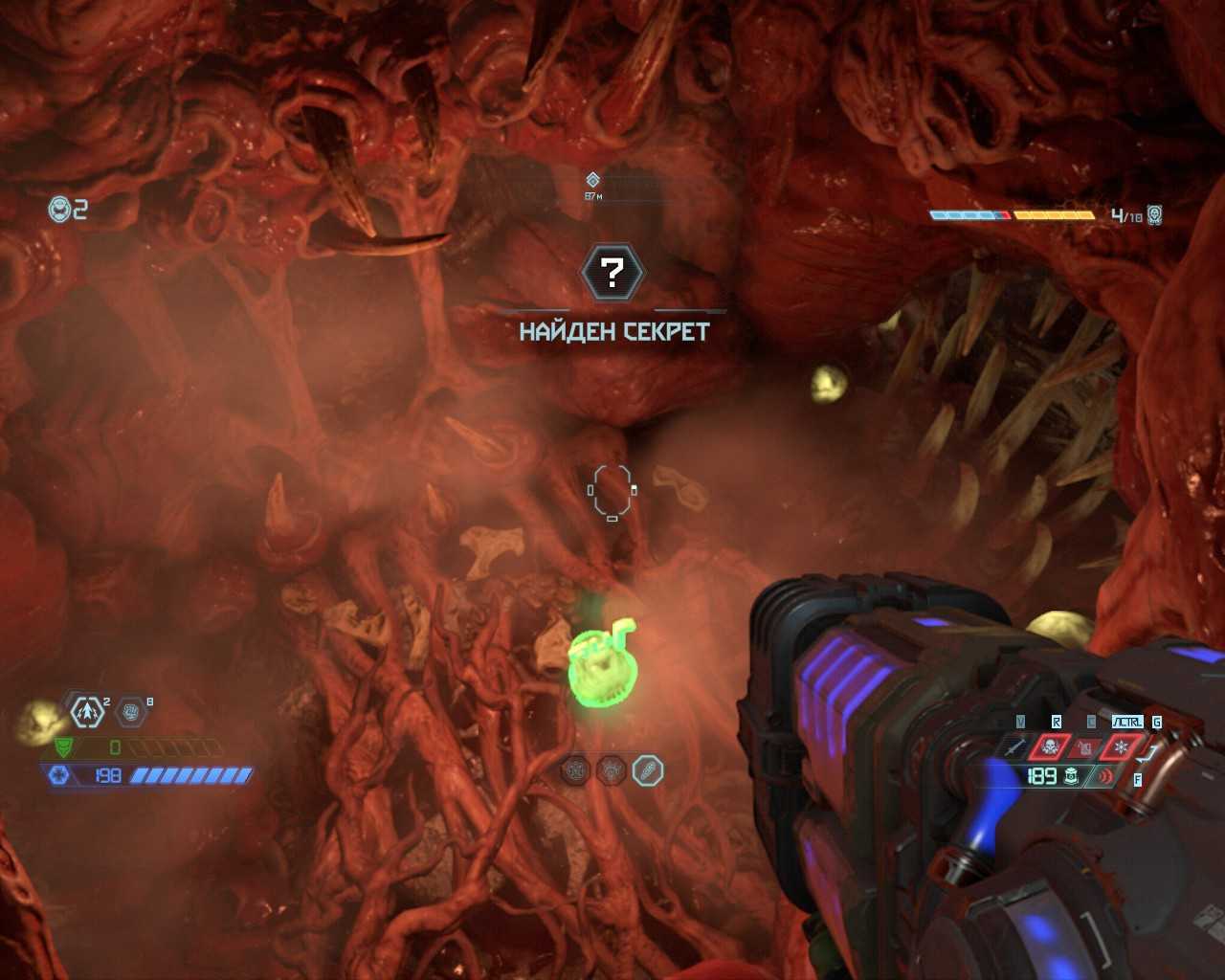Select the extra lives helmet icon
This screenshot has height=980, width=1225.
click(x=60, y=209)
